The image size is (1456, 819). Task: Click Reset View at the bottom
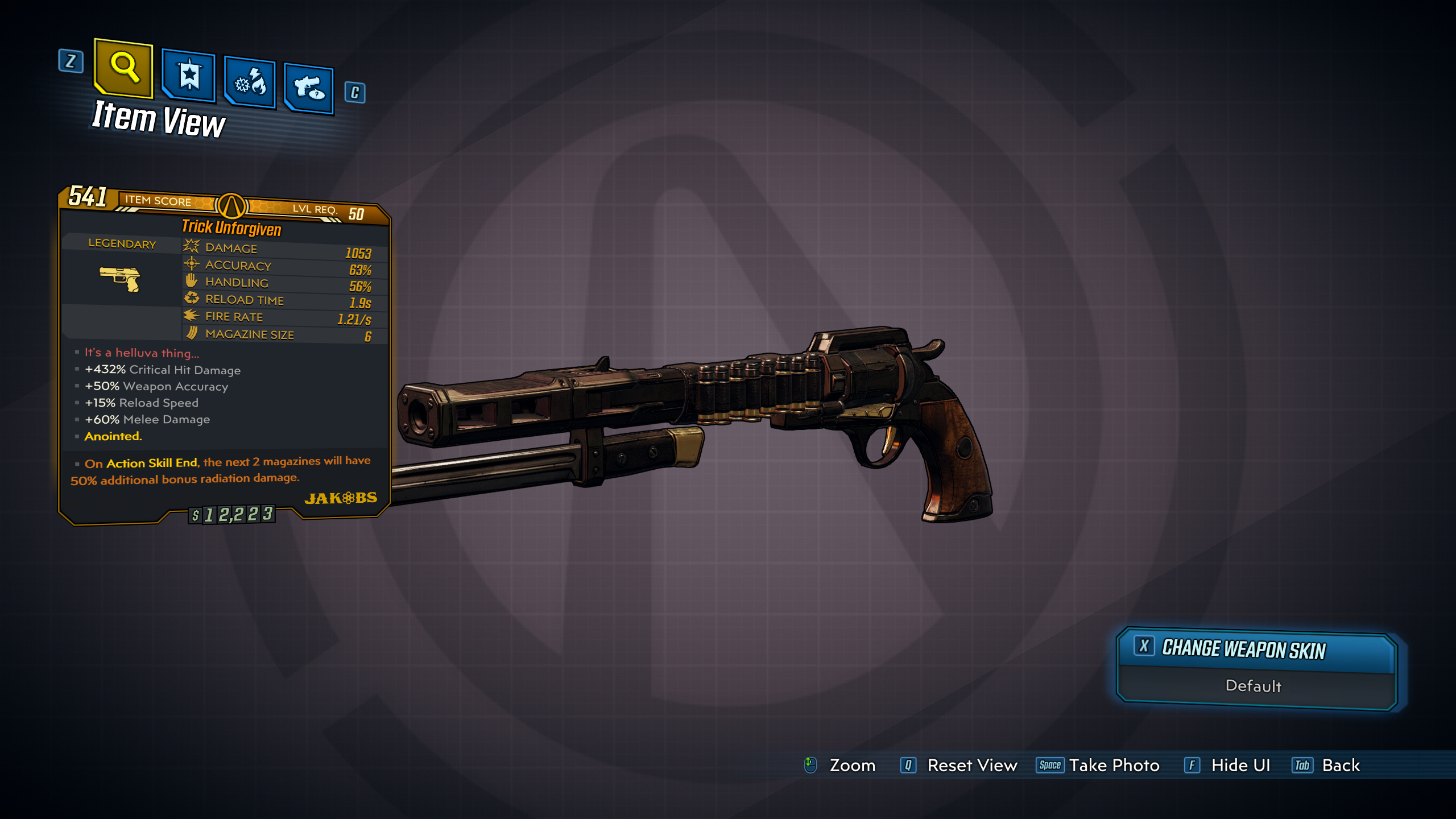point(971,766)
